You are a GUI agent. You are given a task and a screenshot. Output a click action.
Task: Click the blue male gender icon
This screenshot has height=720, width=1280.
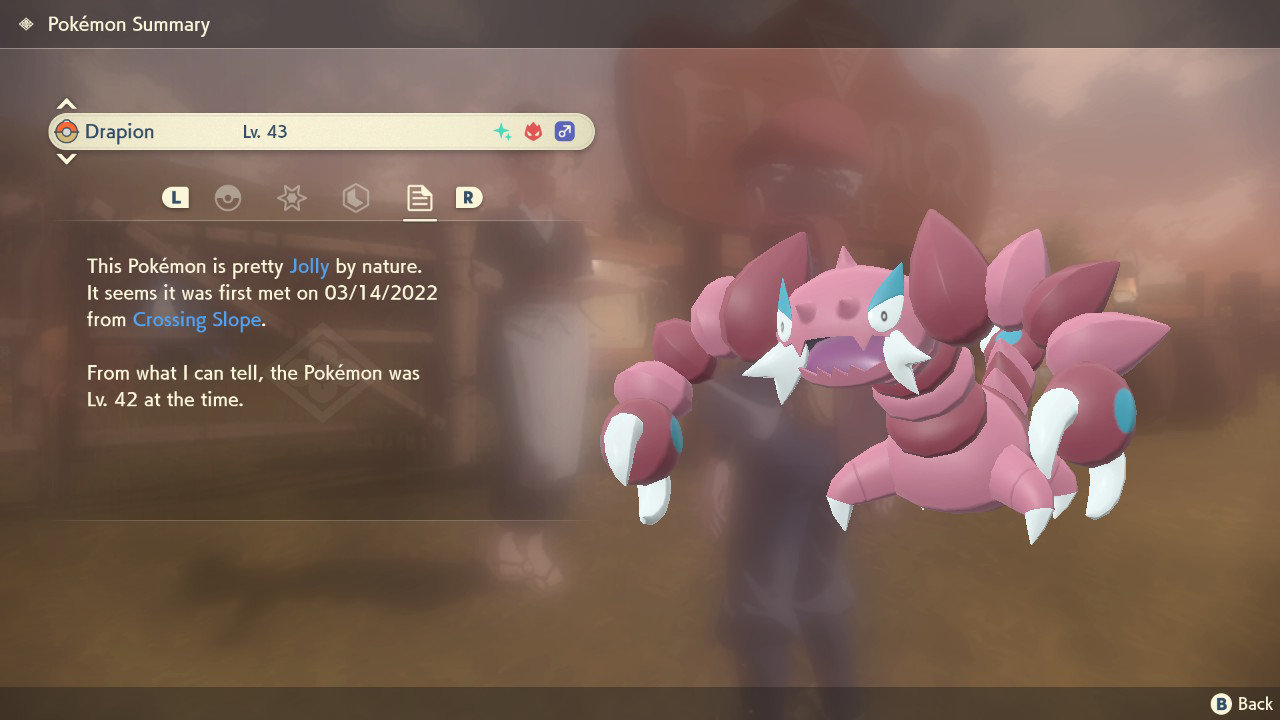pyautogui.click(x=564, y=130)
